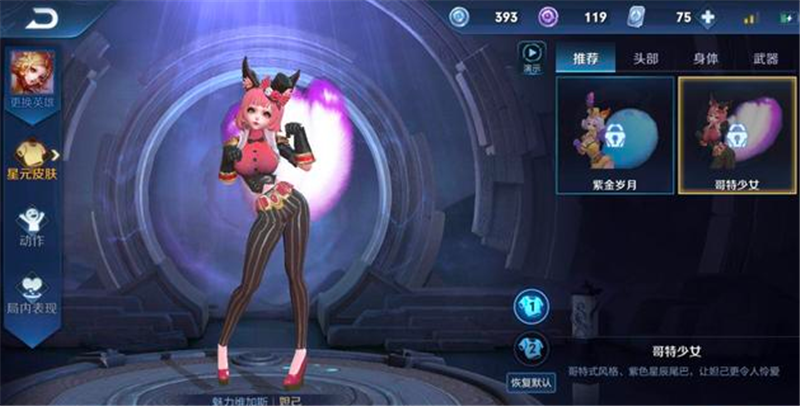This screenshot has width=800, height=406.
Task: Switch to the 头部 head tab
Action: 645,59
